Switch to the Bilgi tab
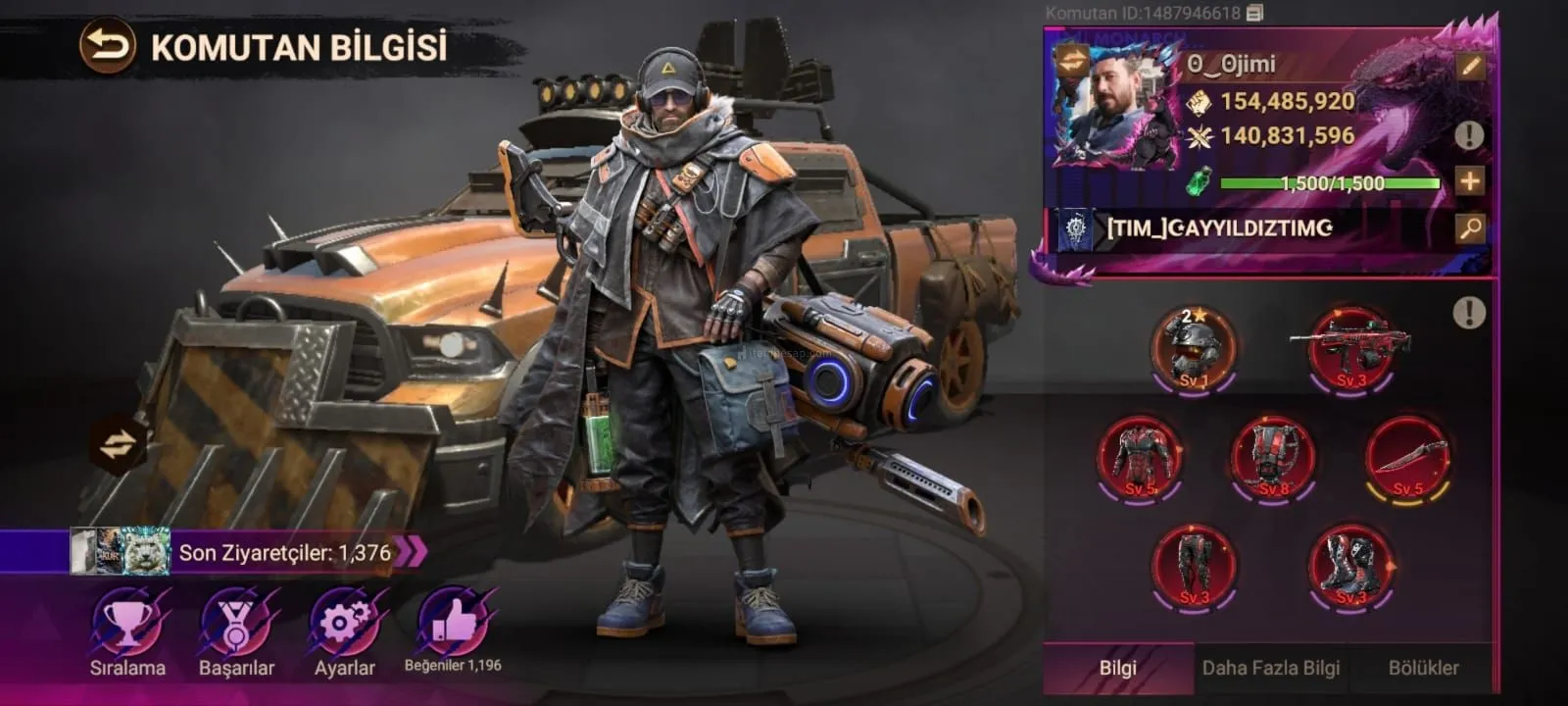Viewport: 1568px width, 706px height. point(1117,668)
